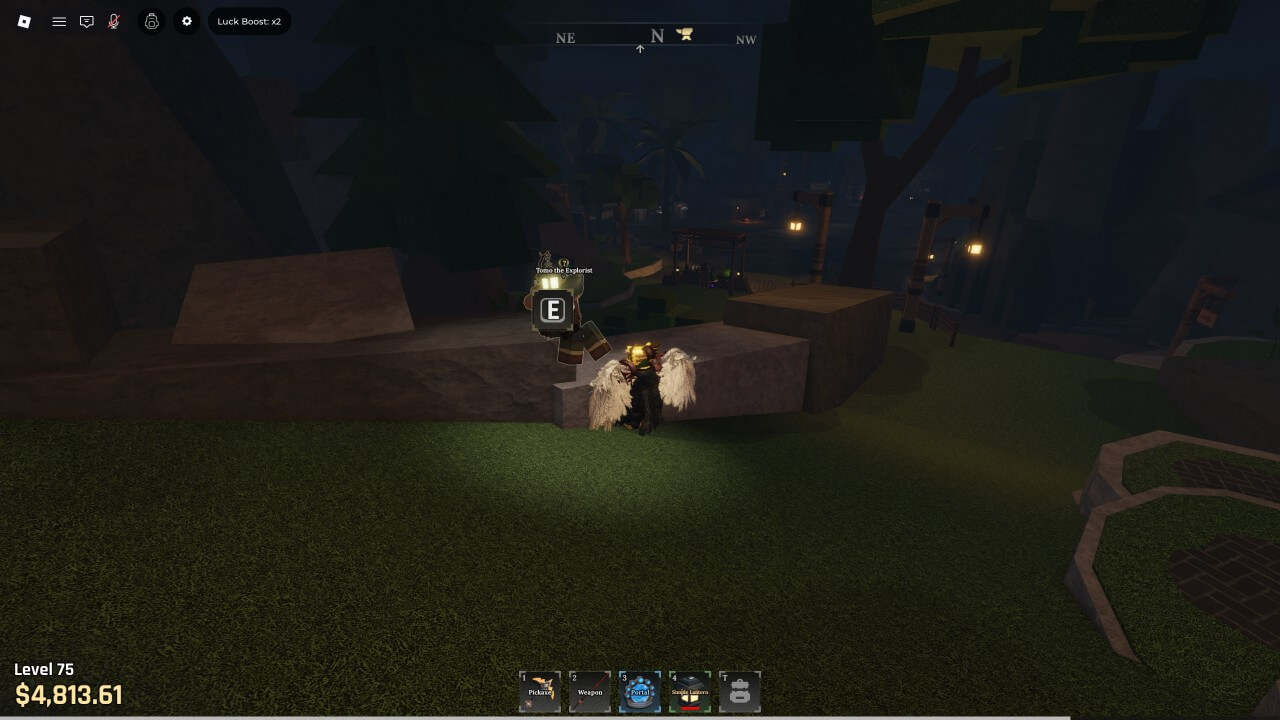Toggle the chat window icon
Image resolution: width=1280 pixels, height=720 pixels.
tap(87, 21)
